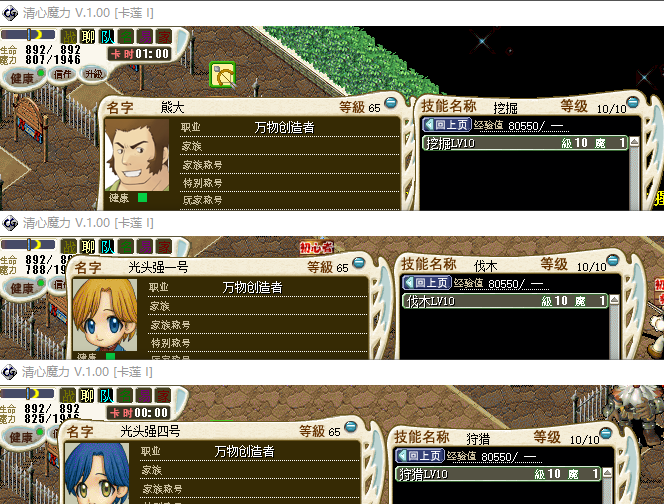Click 回上页 in the 伐木 skill panel
This screenshot has height=504, width=664.
[x=427, y=283]
